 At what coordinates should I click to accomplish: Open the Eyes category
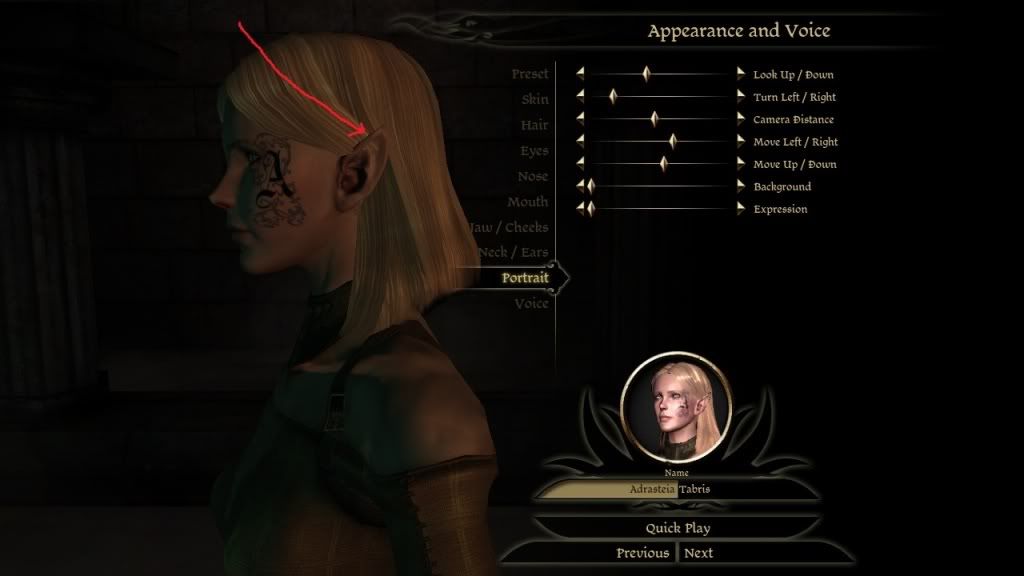(533, 151)
